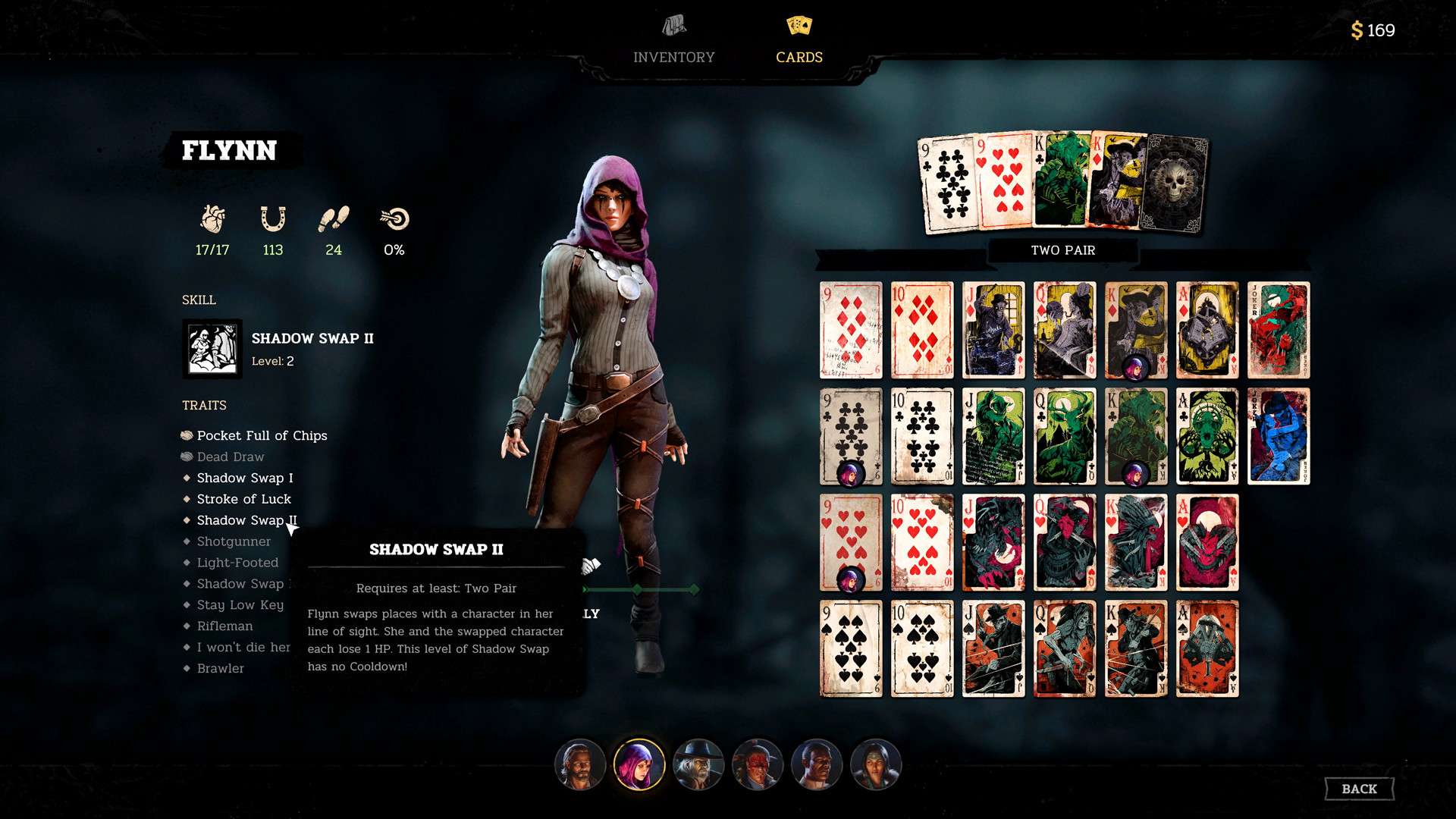
Task: Select the Shadow Swap II skill icon
Action: click(212, 349)
